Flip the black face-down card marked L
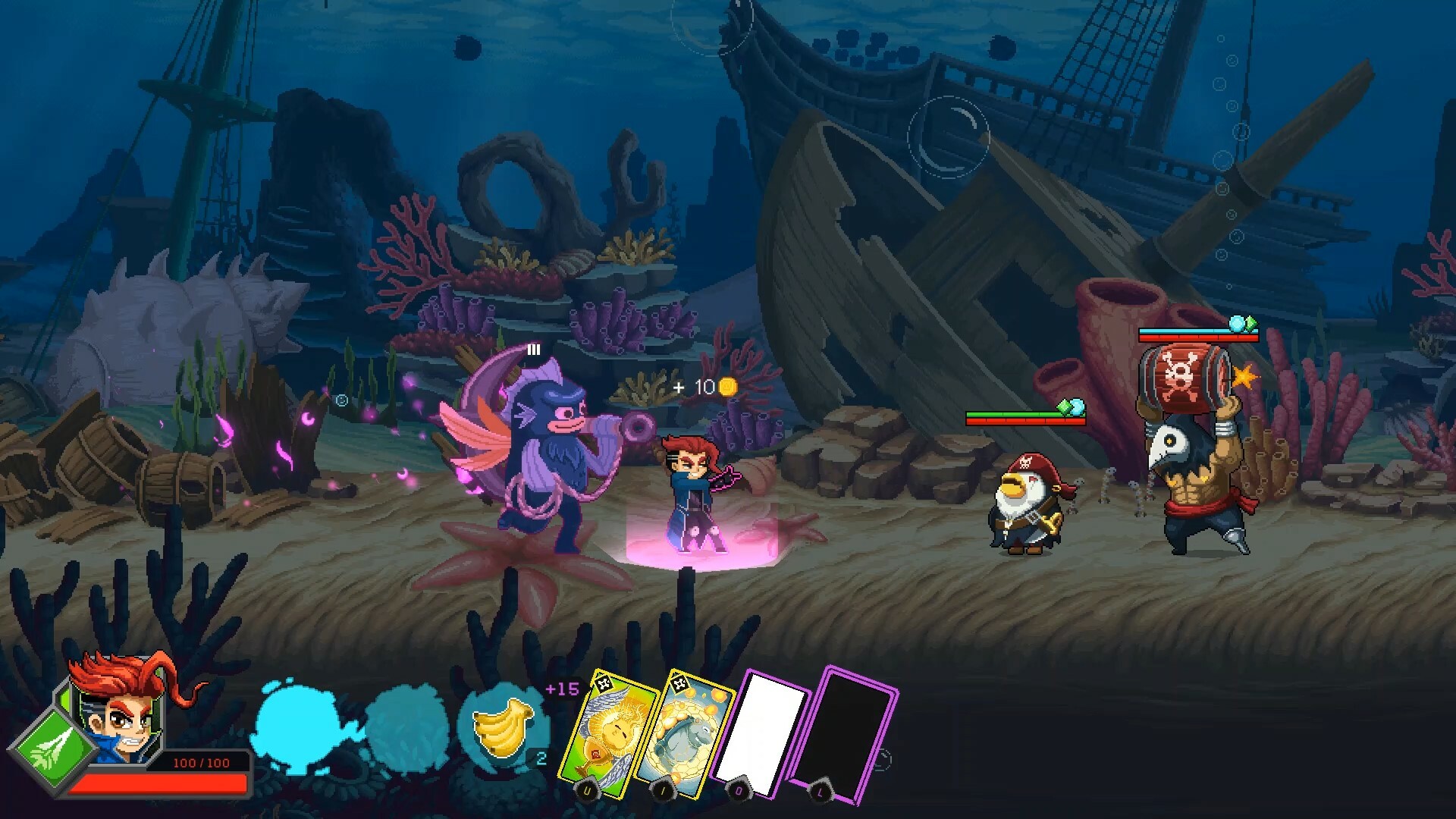 pyautogui.click(x=848, y=732)
